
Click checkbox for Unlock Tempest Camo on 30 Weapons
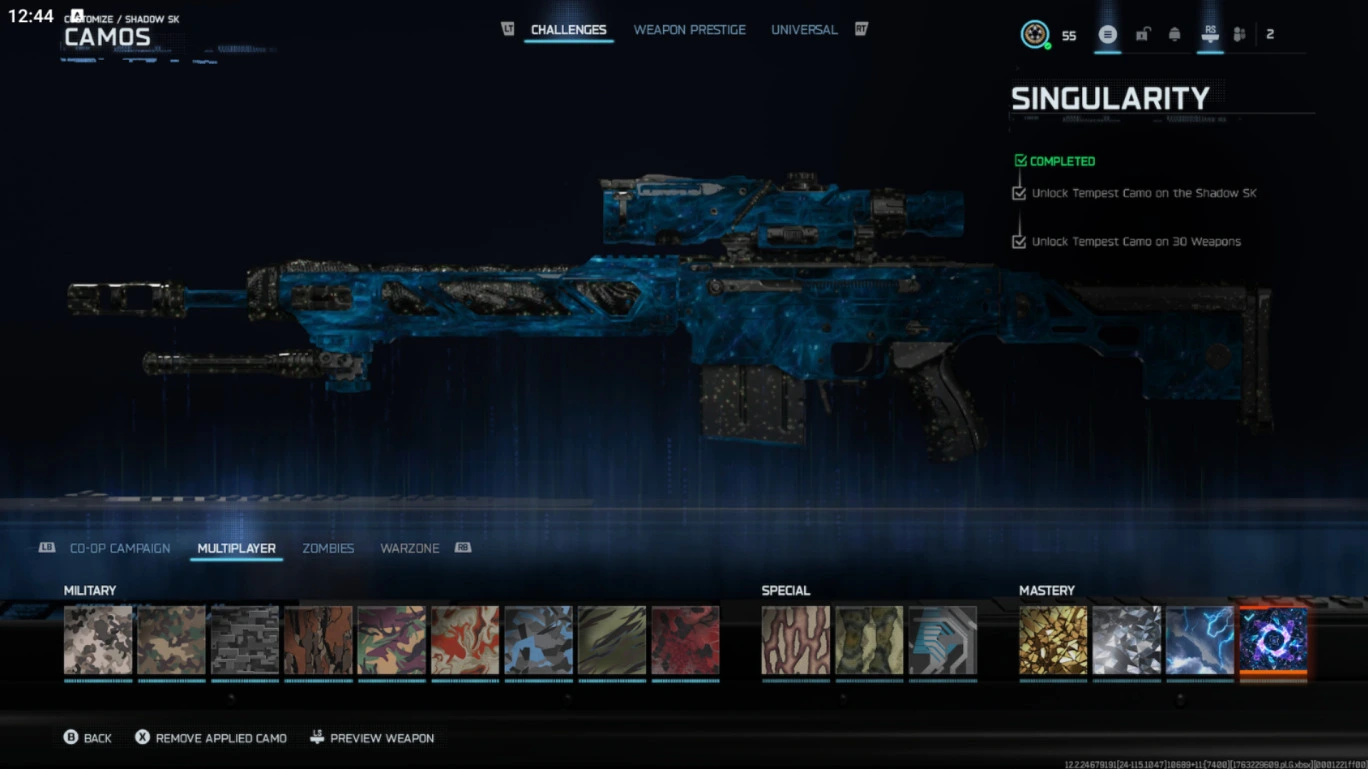[1018, 240]
